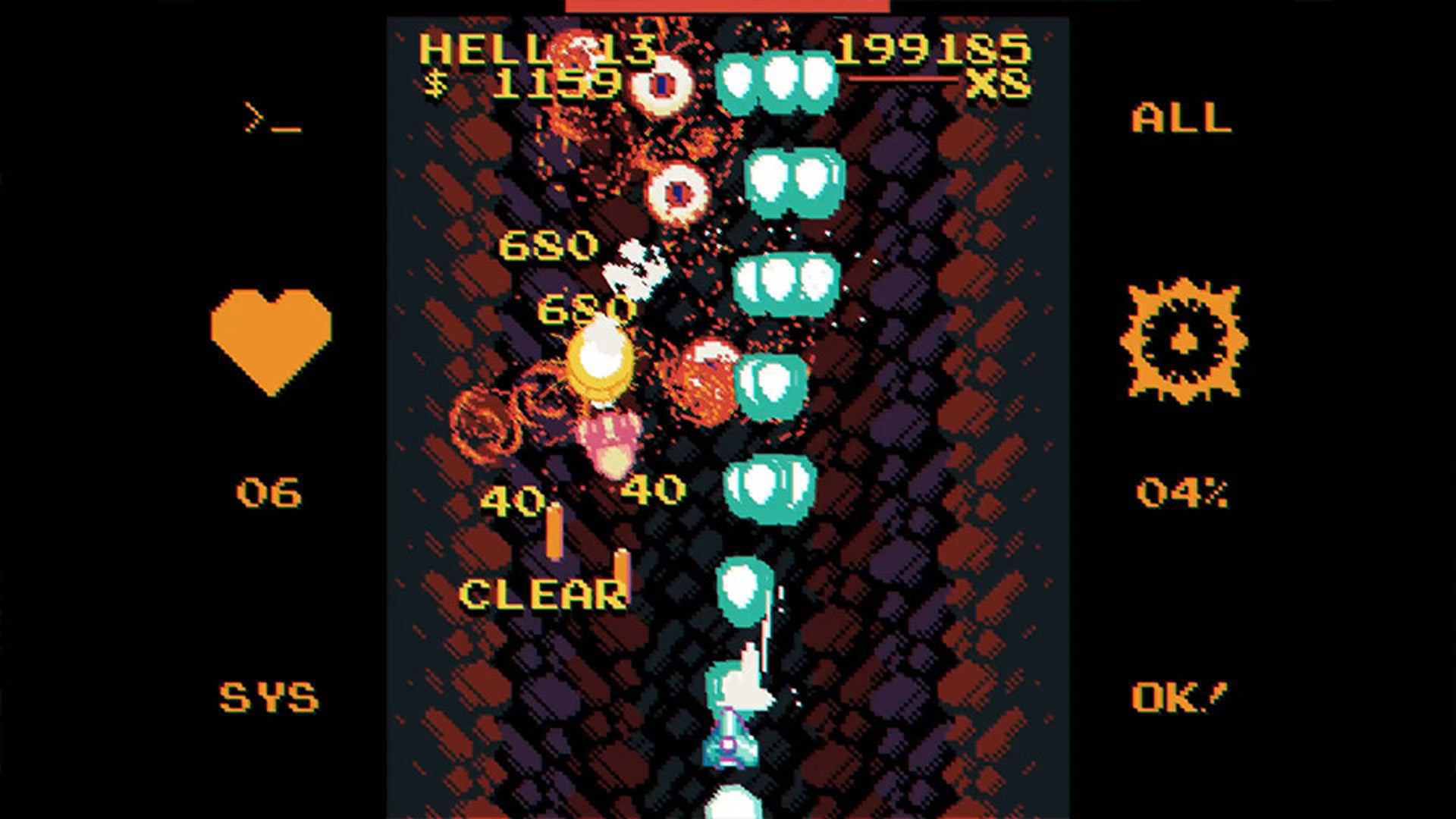
Task: Open the $ 1159 currency counter
Action: [x=523, y=83]
